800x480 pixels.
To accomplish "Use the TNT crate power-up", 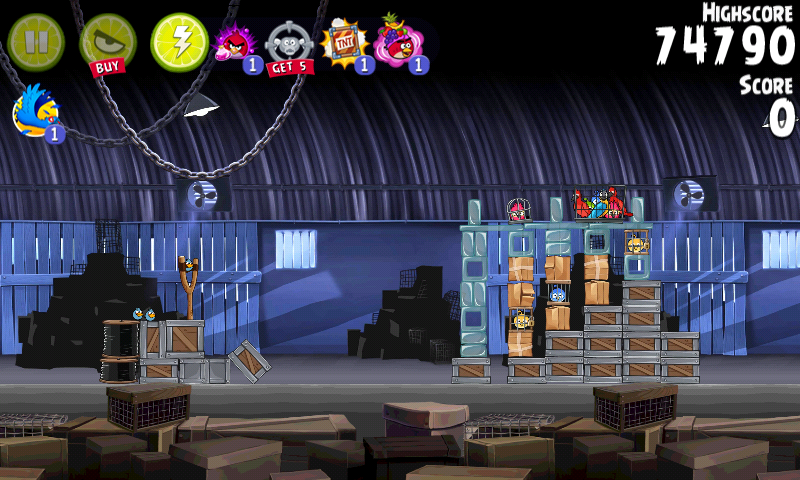I will pyautogui.click(x=345, y=45).
